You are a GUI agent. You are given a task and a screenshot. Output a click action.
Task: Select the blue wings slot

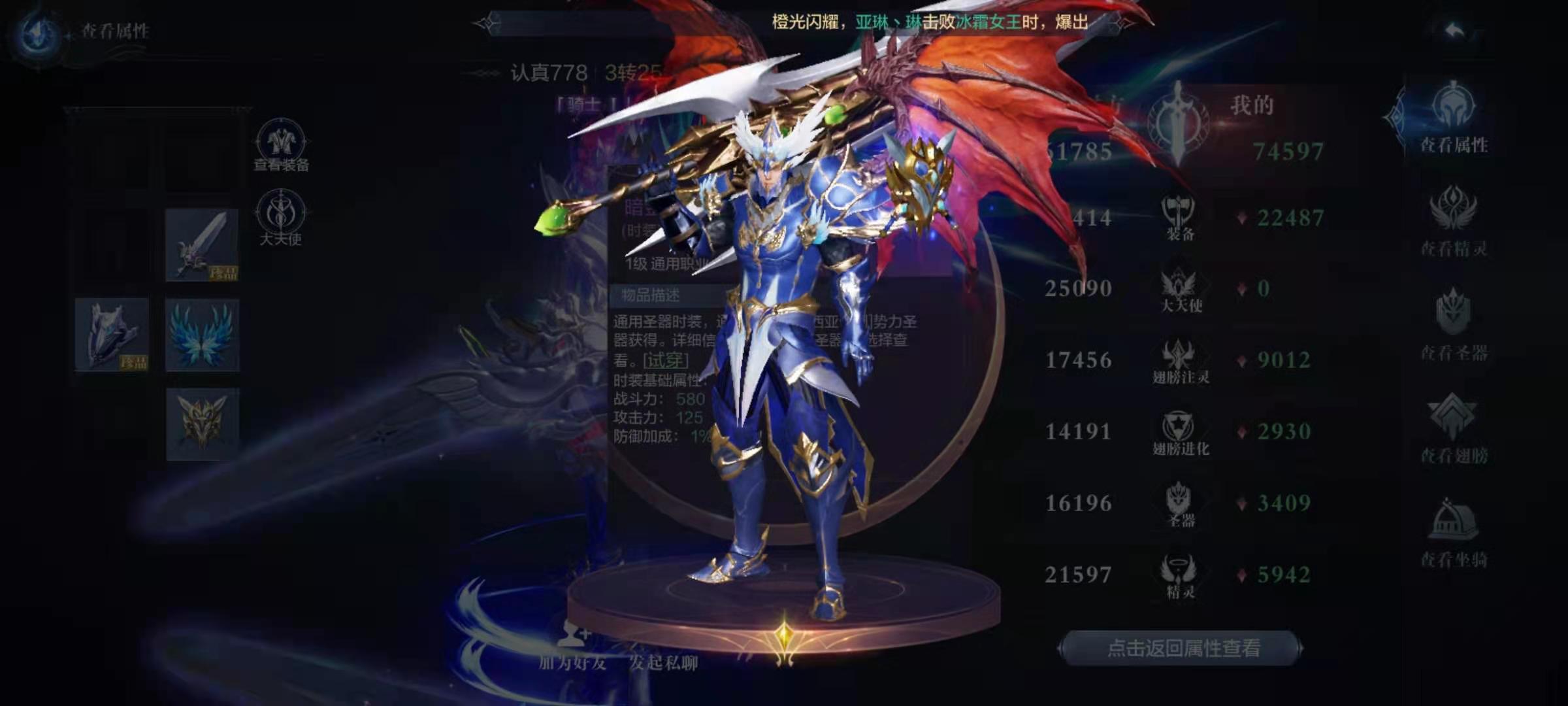[202, 335]
